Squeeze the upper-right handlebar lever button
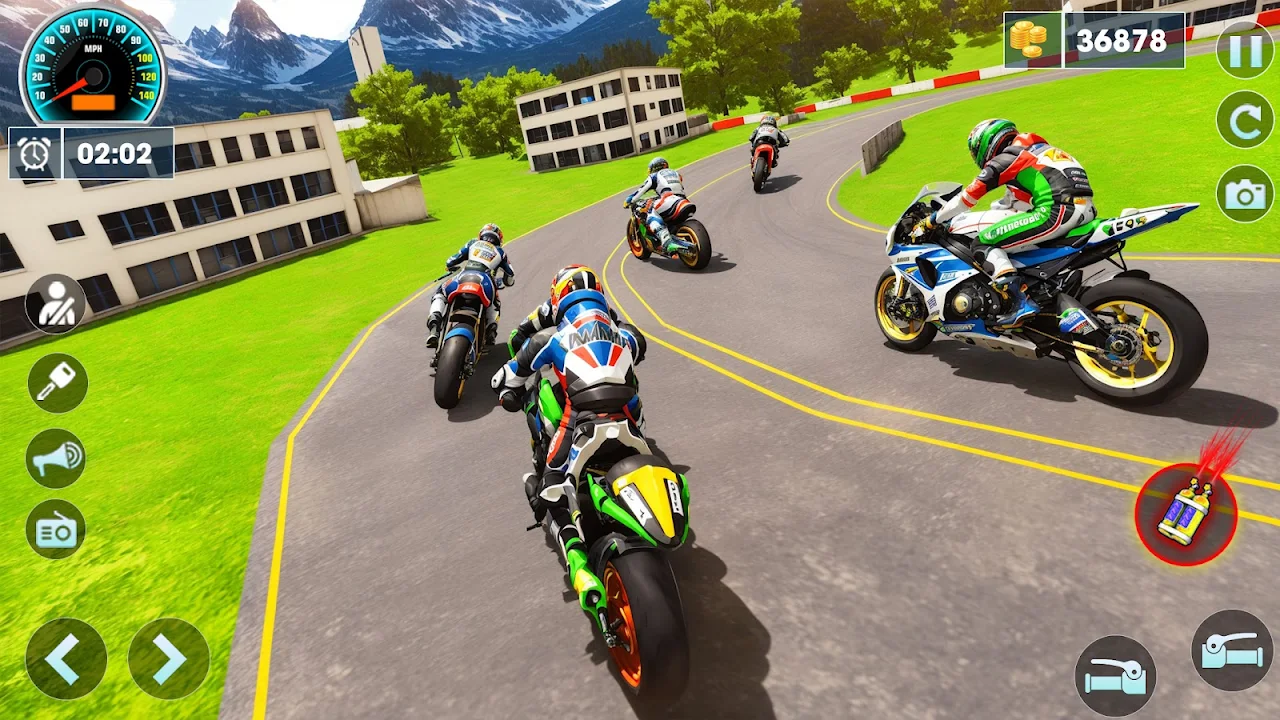The image size is (1280, 720). (x=1232, y=650)
